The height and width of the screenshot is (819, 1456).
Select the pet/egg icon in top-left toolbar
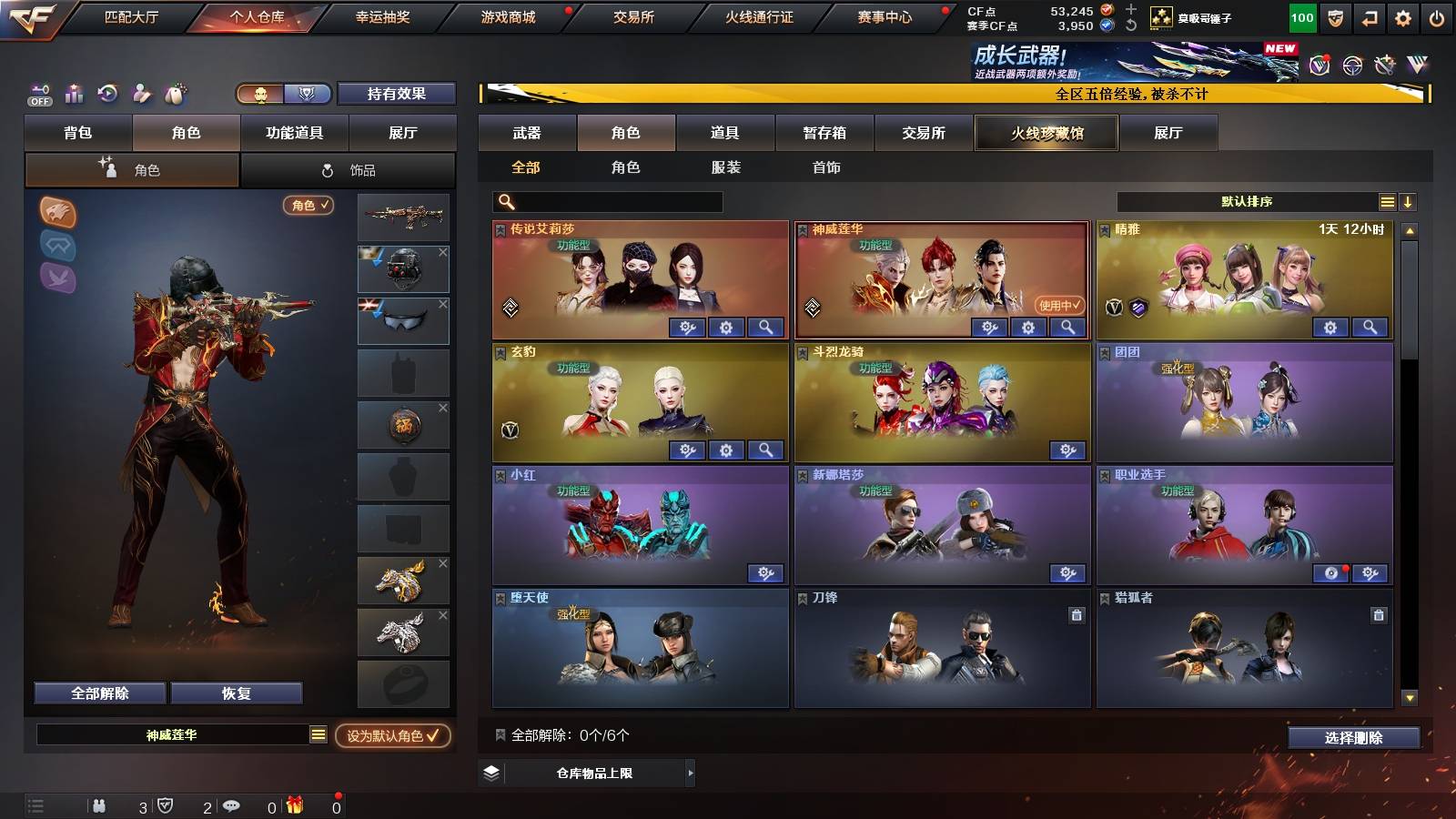(174, 93)
